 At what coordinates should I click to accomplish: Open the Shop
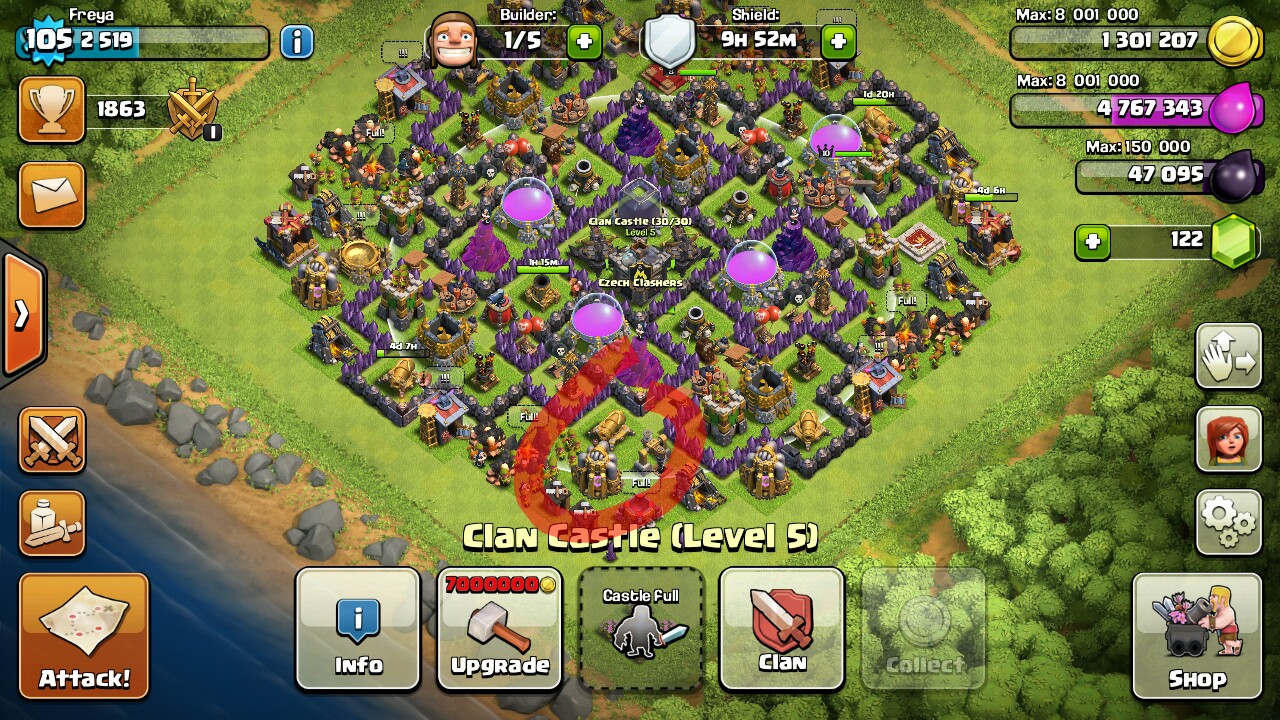[1196, 635]
